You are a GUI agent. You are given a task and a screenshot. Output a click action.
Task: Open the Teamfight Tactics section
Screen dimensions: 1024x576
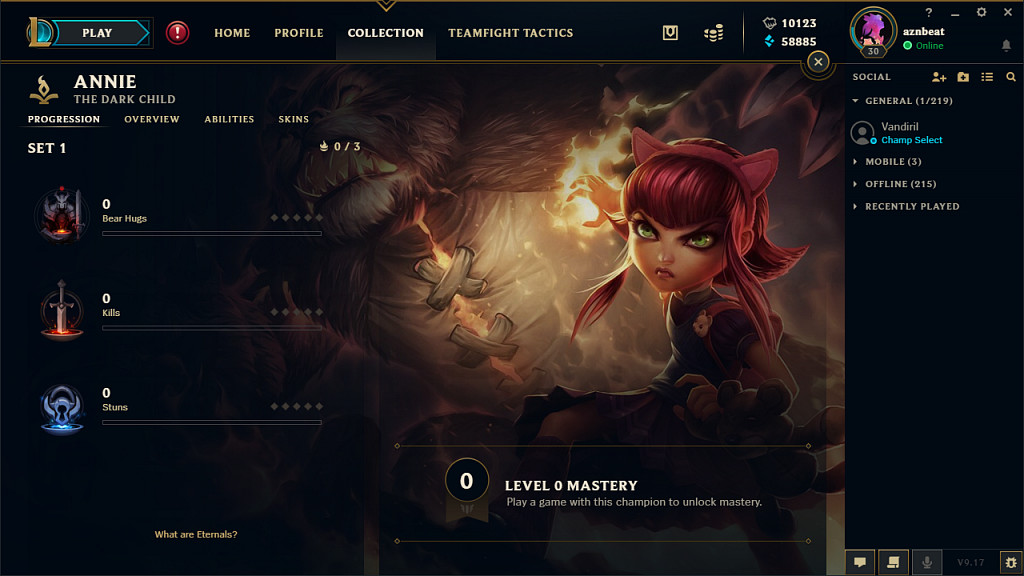click(510, 33)
